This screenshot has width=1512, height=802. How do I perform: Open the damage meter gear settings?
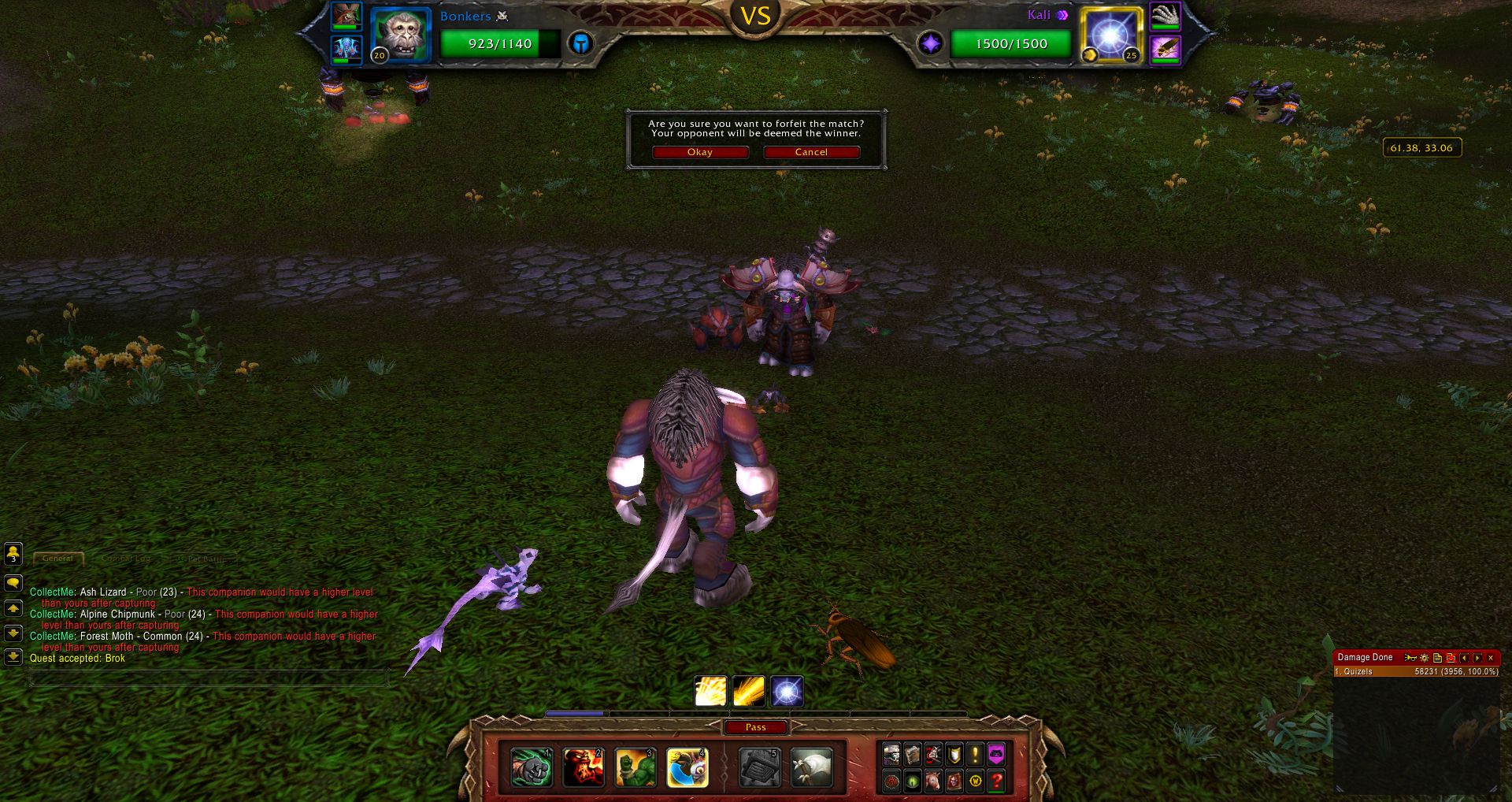1424,657
